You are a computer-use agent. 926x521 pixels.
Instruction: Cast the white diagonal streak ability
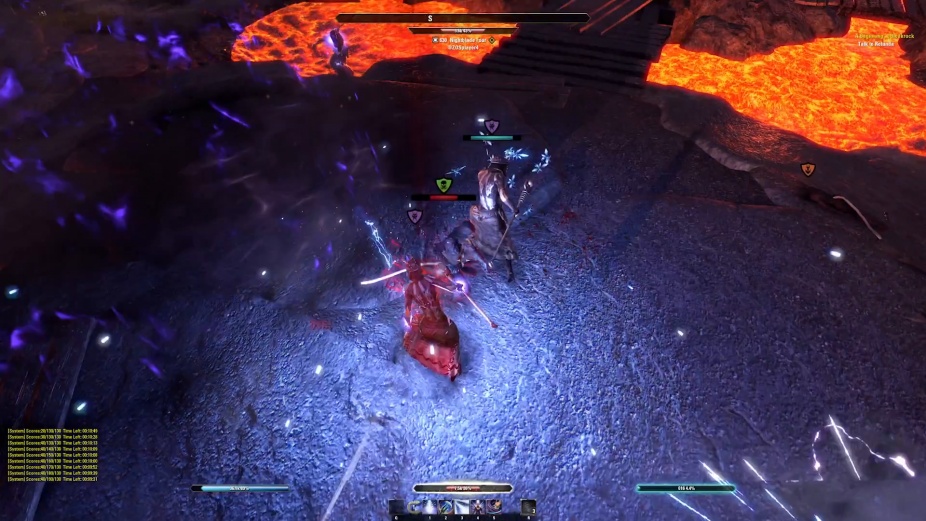462,507
